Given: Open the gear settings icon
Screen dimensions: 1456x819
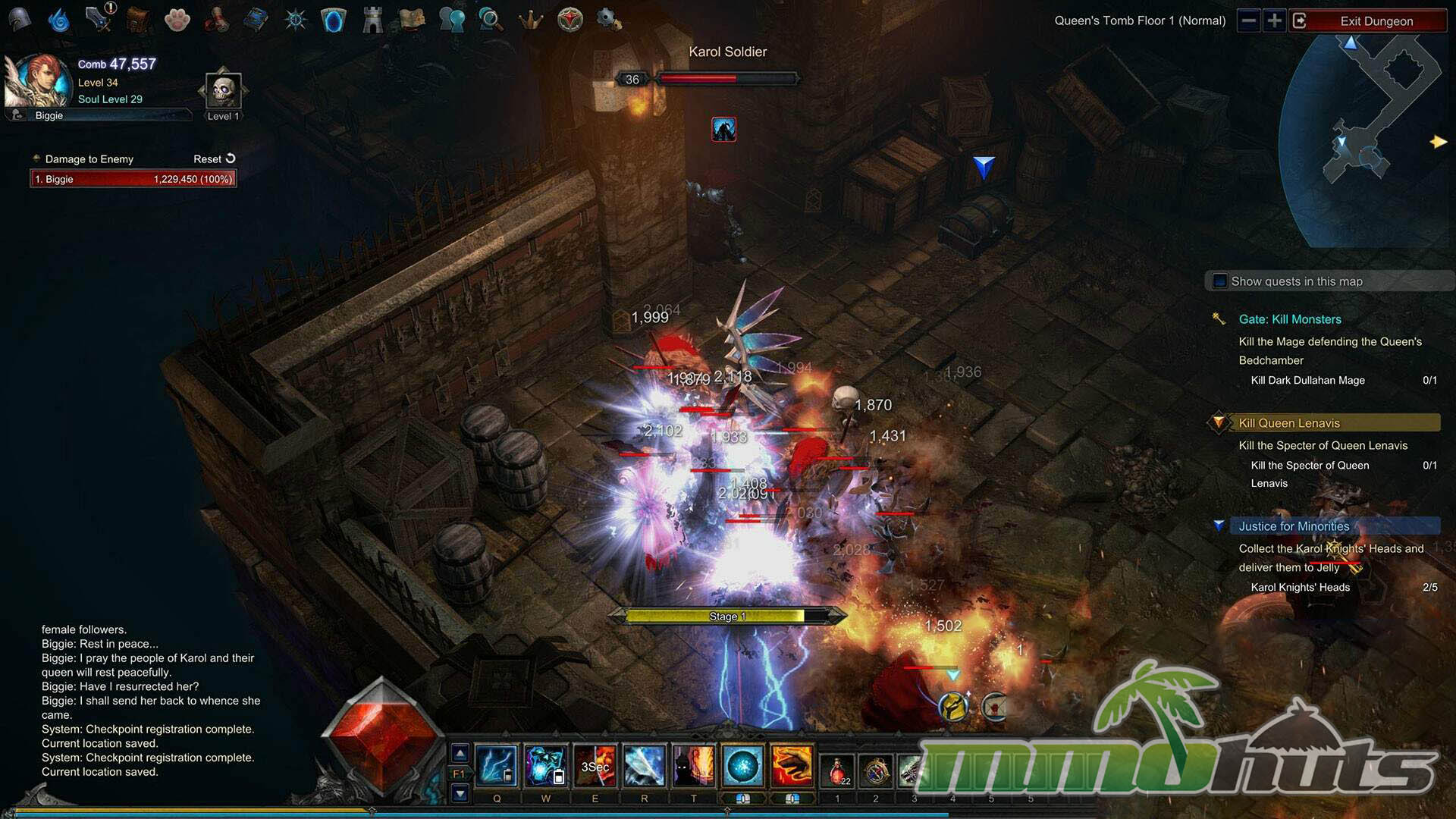Looking at the screenshot, I should pyautogui.click(x=608, y=19).
